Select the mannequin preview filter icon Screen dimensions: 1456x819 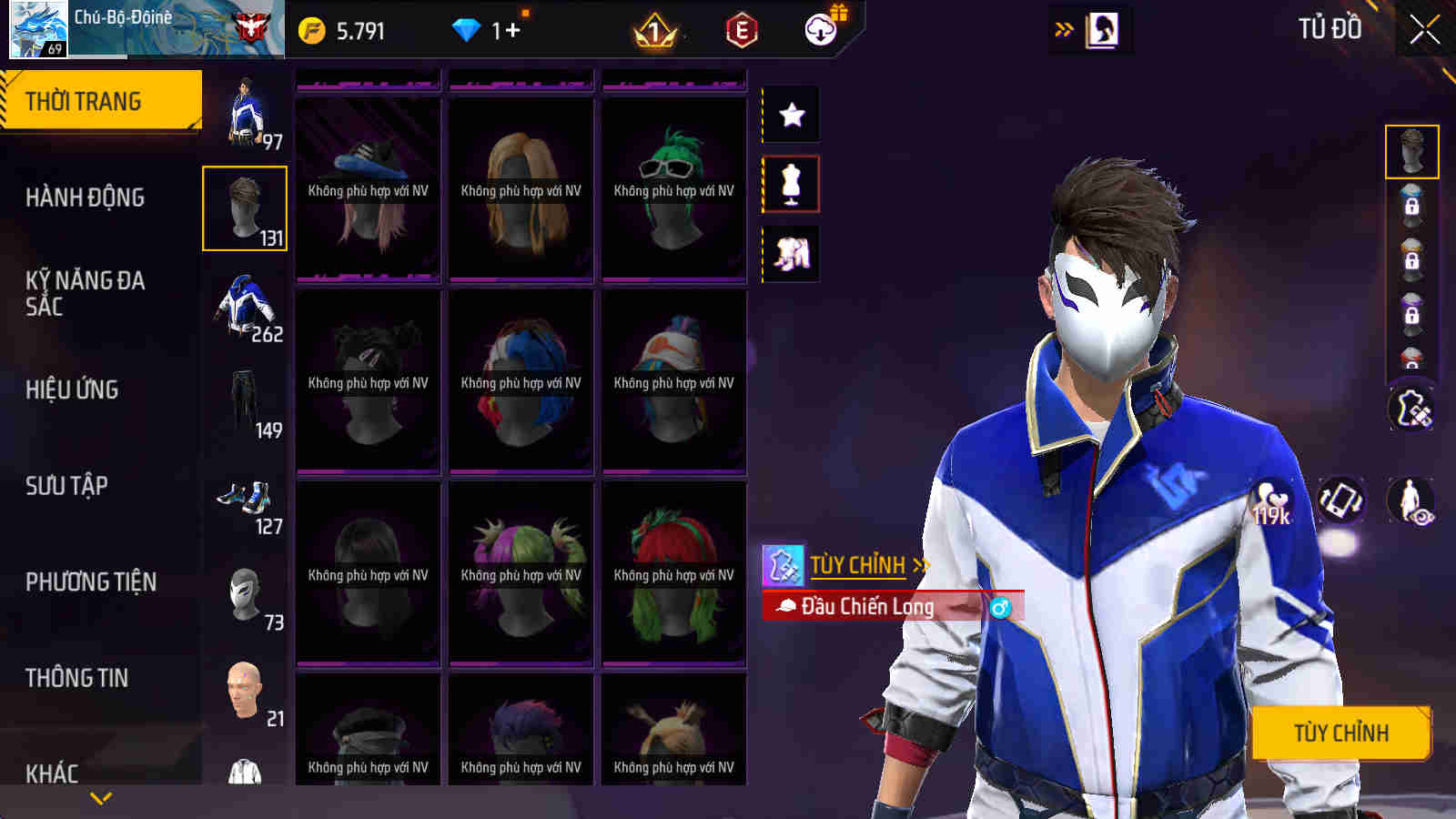(x=790, y=184)
